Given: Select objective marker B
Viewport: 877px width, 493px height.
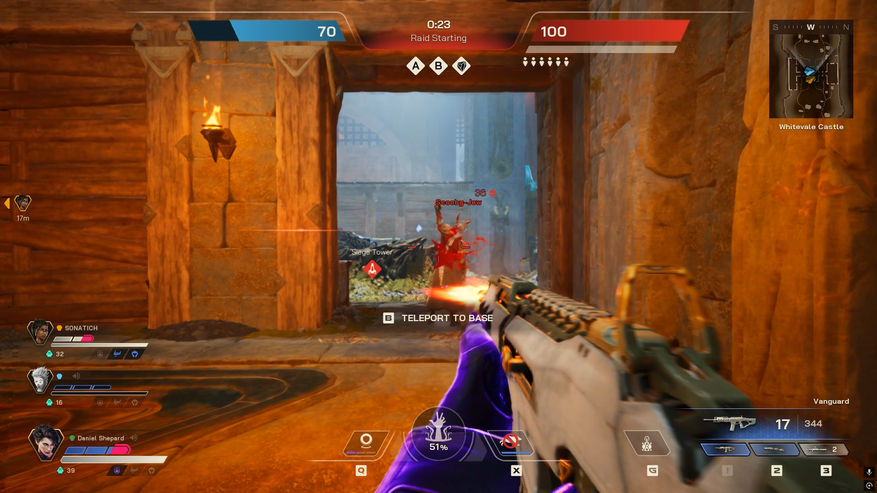Looking at the screenshot, I should 439,66.
